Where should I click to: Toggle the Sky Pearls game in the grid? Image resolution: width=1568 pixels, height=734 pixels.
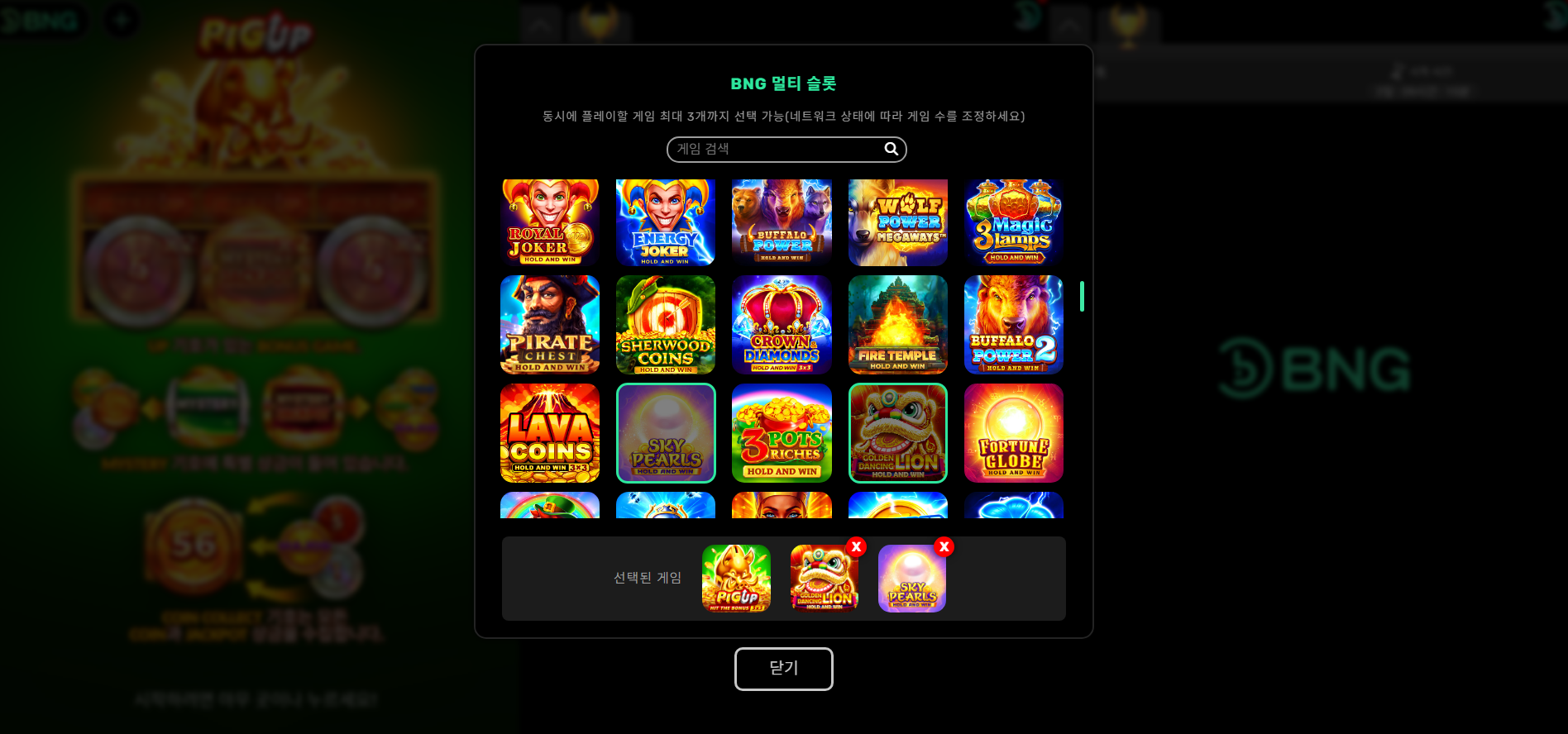point(666,432)
